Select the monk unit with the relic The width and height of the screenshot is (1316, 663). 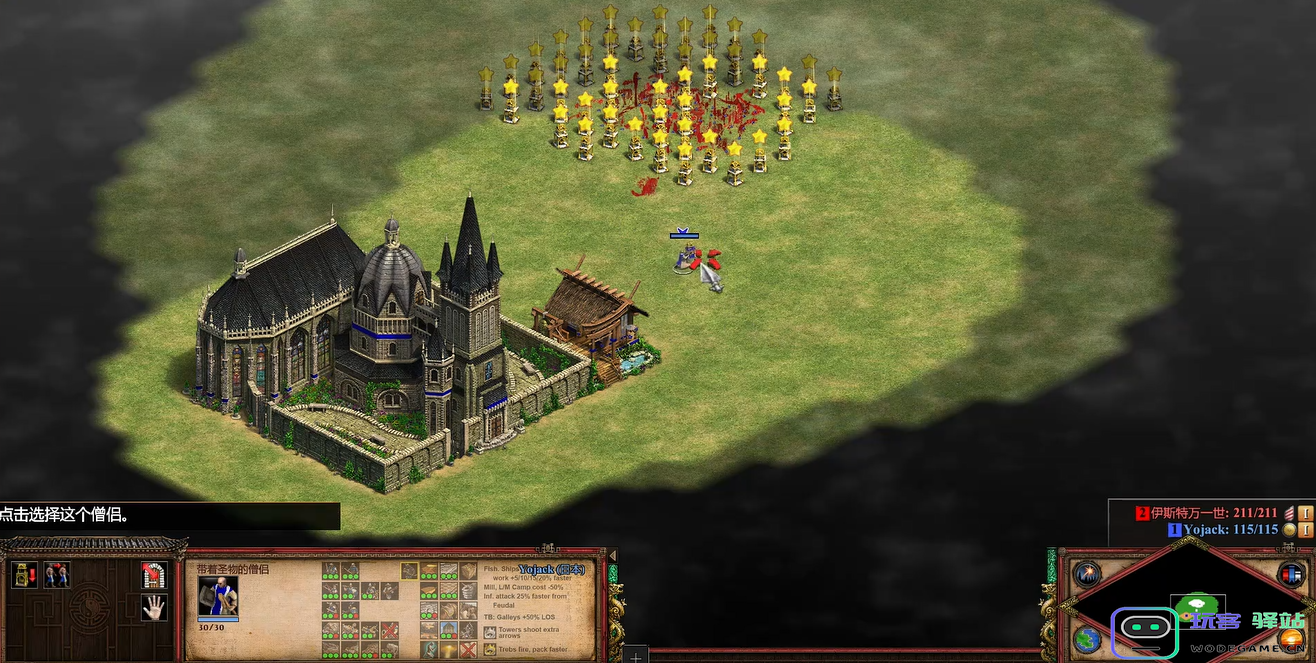tap(685, 258)
